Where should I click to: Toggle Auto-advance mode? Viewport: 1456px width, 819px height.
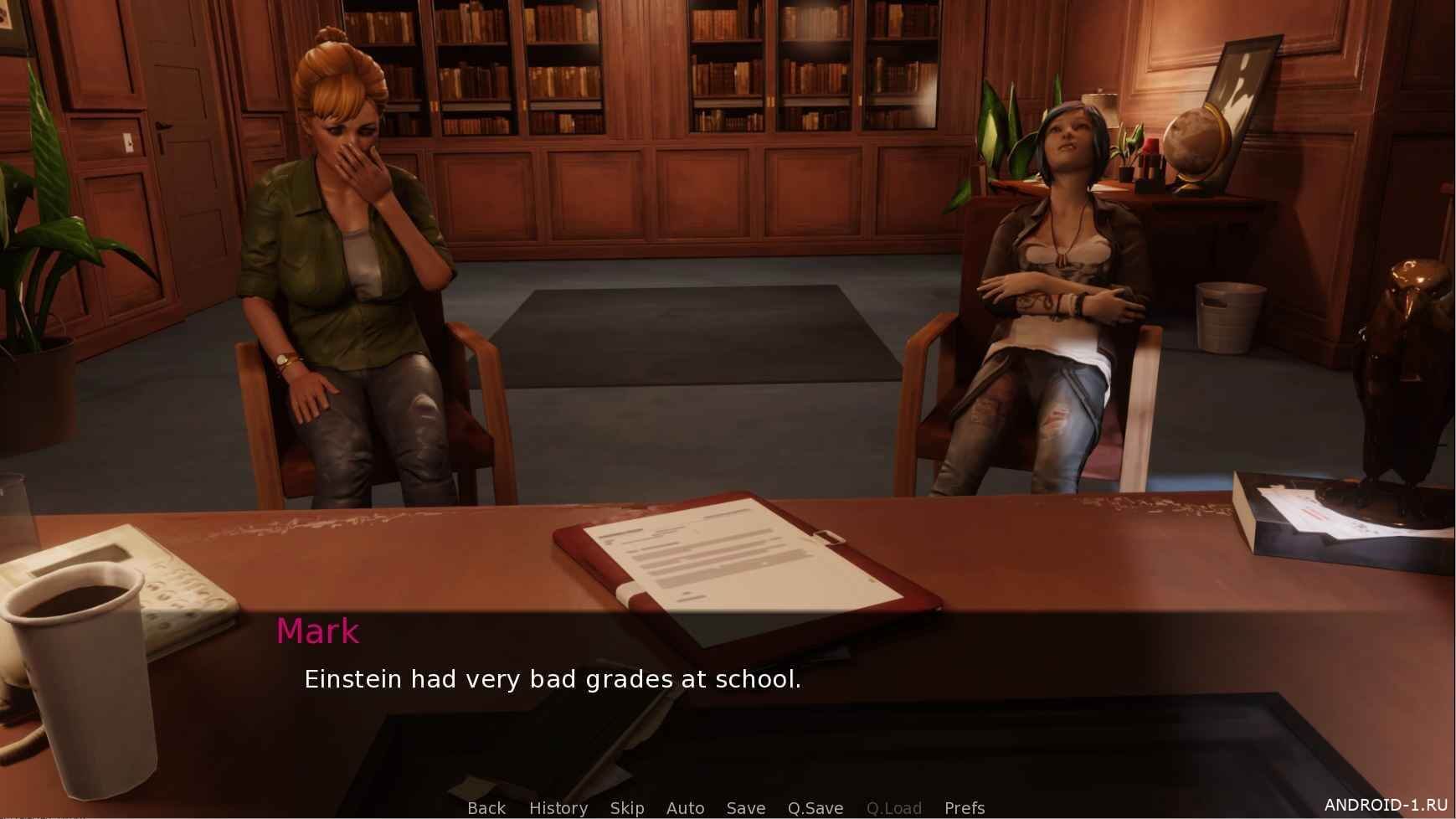(x=685, y=808)
